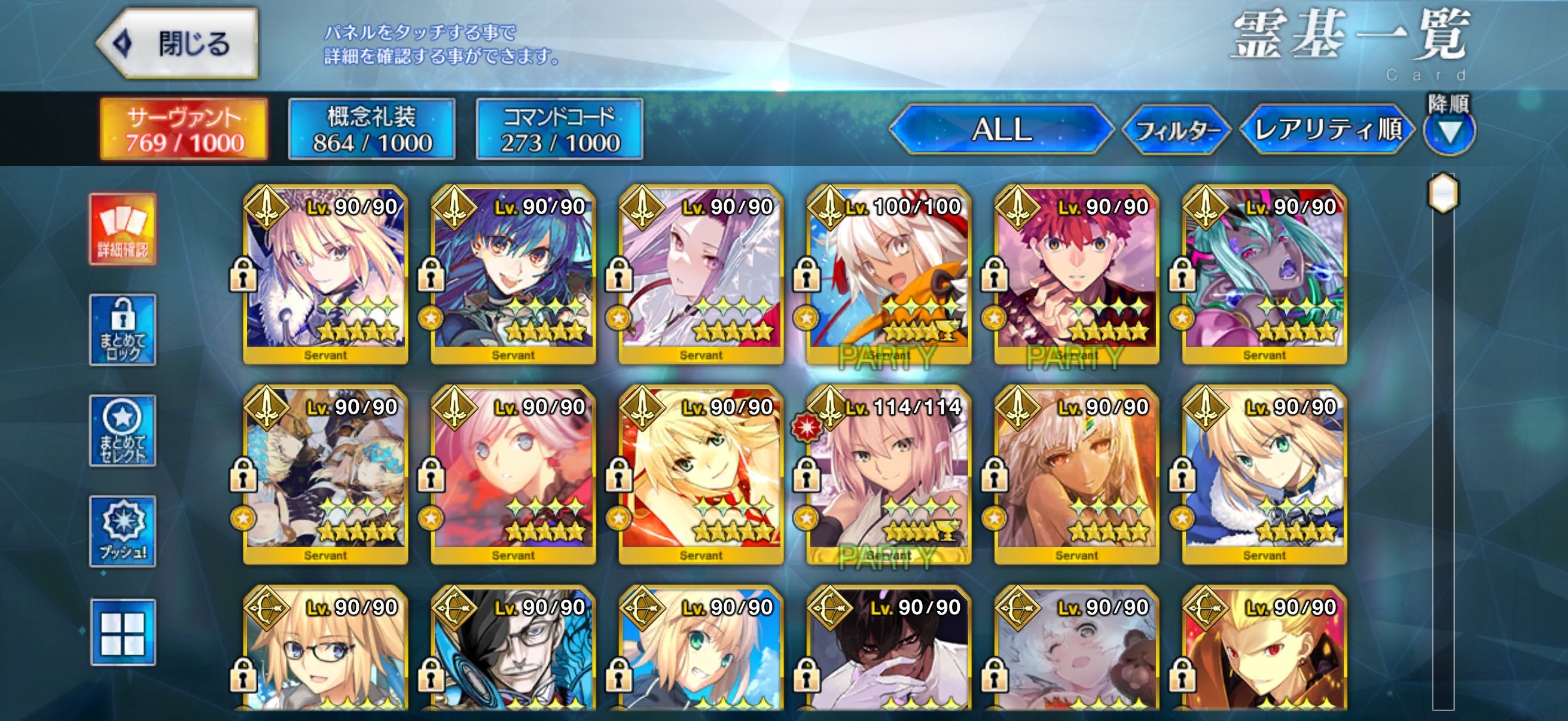Change layout with the grid view icon
Image resolution: width=1568 pixels, height=721 pixels.
[123, 632]
